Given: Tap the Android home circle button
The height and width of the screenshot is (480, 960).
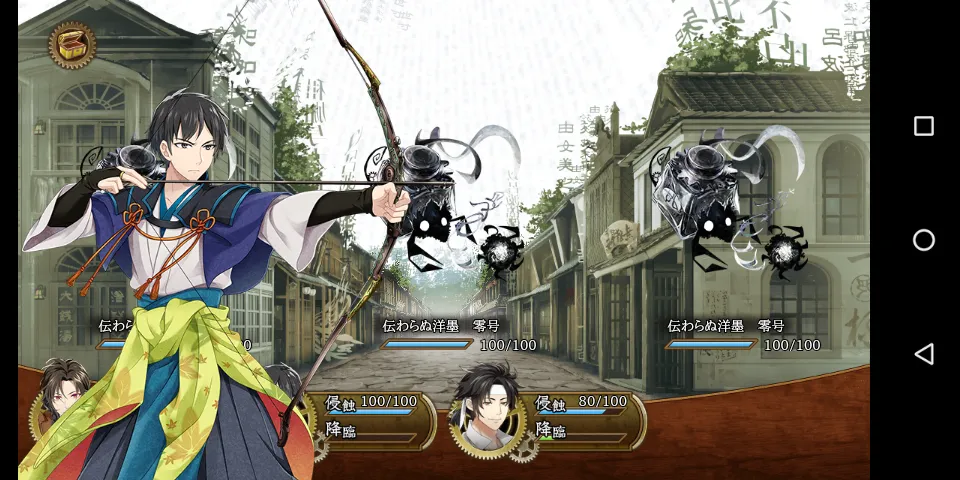Looking at the screenshot, I should 924,240.
